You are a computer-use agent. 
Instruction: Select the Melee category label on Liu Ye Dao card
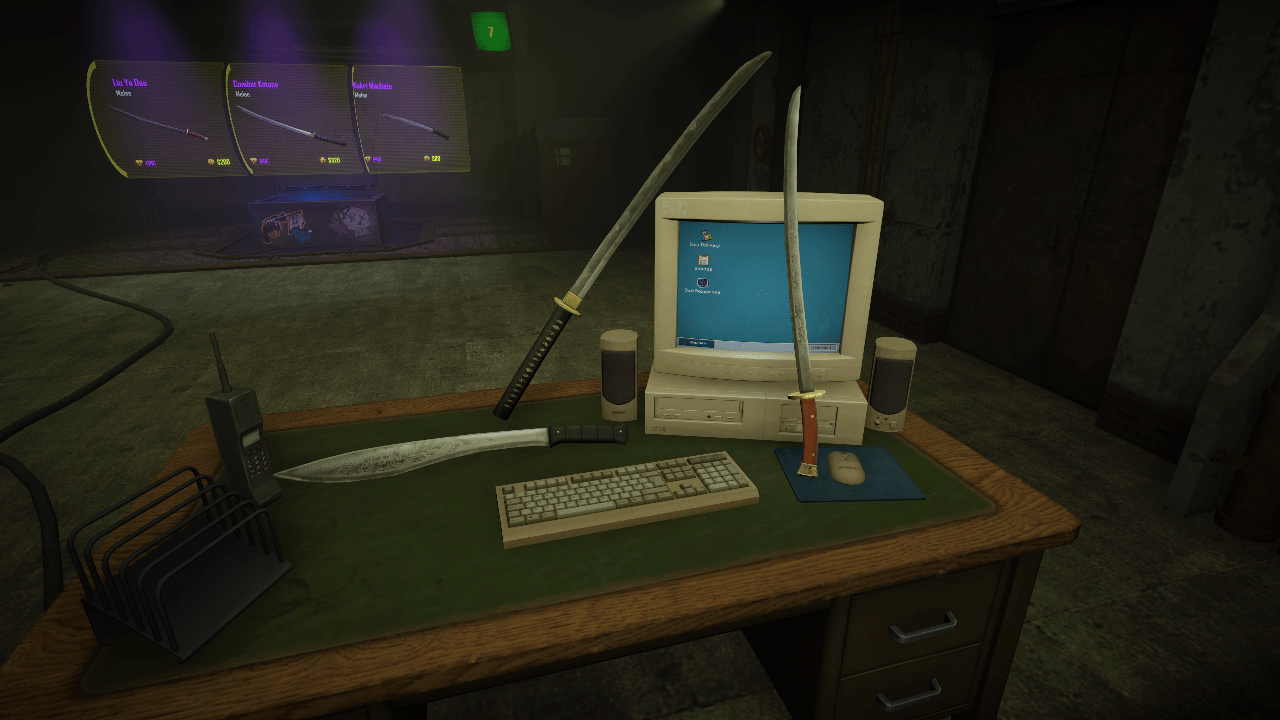[124, 94]
